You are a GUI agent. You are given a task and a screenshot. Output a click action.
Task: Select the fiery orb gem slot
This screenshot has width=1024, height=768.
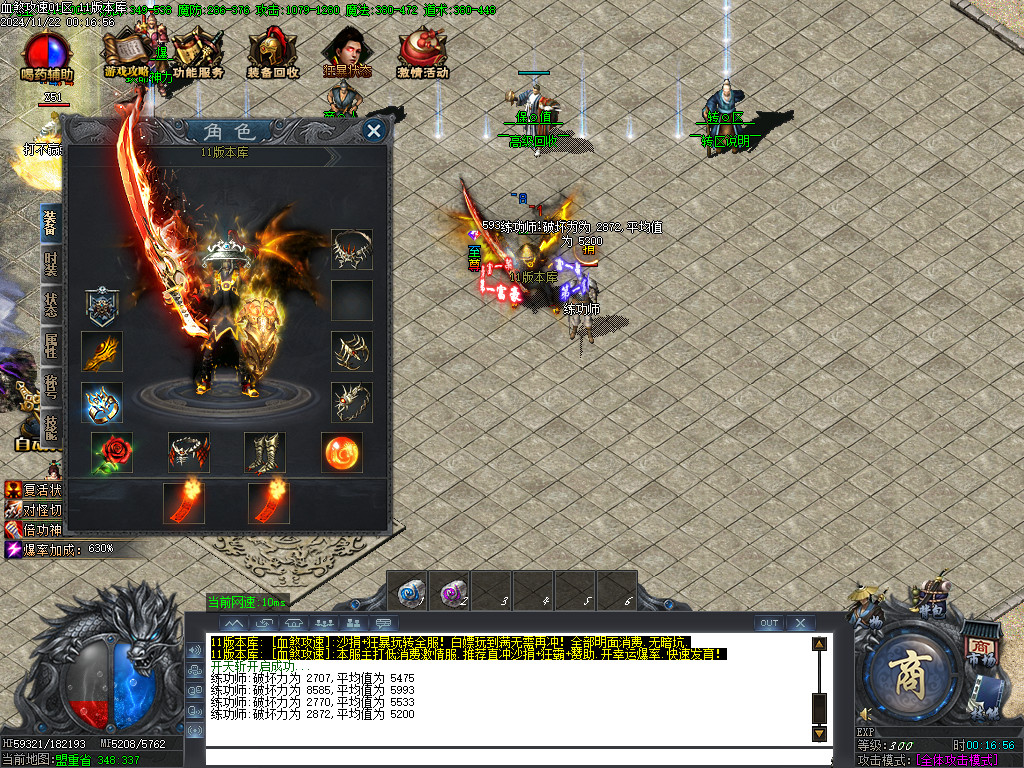tap(342, 453)
